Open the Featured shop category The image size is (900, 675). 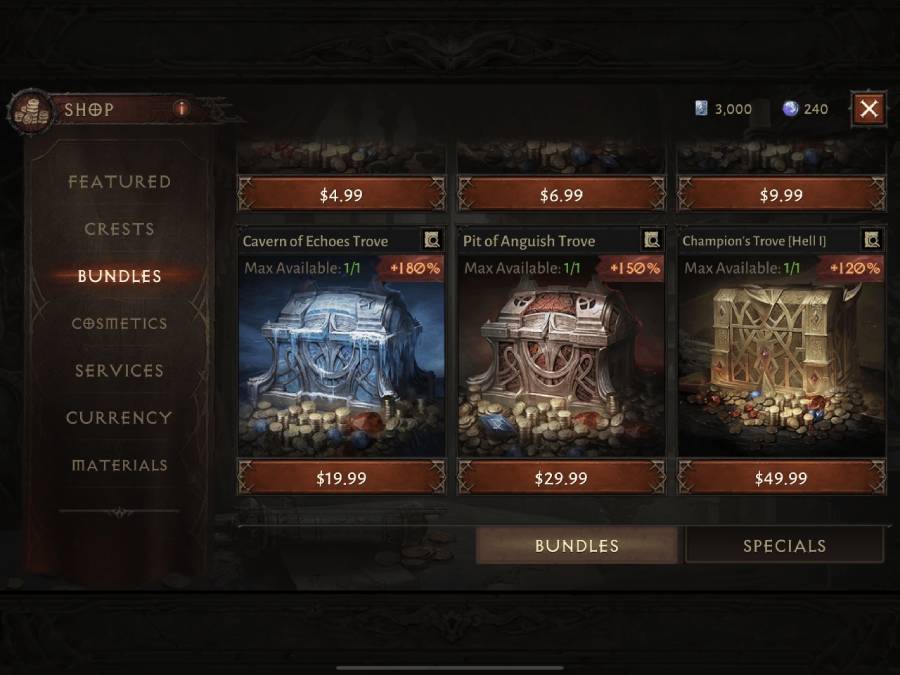pyautogui.click(x=119, y=182)
